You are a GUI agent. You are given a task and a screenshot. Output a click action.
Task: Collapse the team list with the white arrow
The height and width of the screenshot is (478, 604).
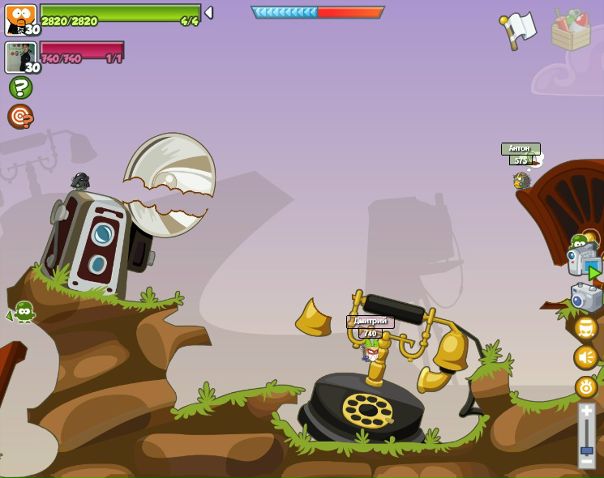209,13
